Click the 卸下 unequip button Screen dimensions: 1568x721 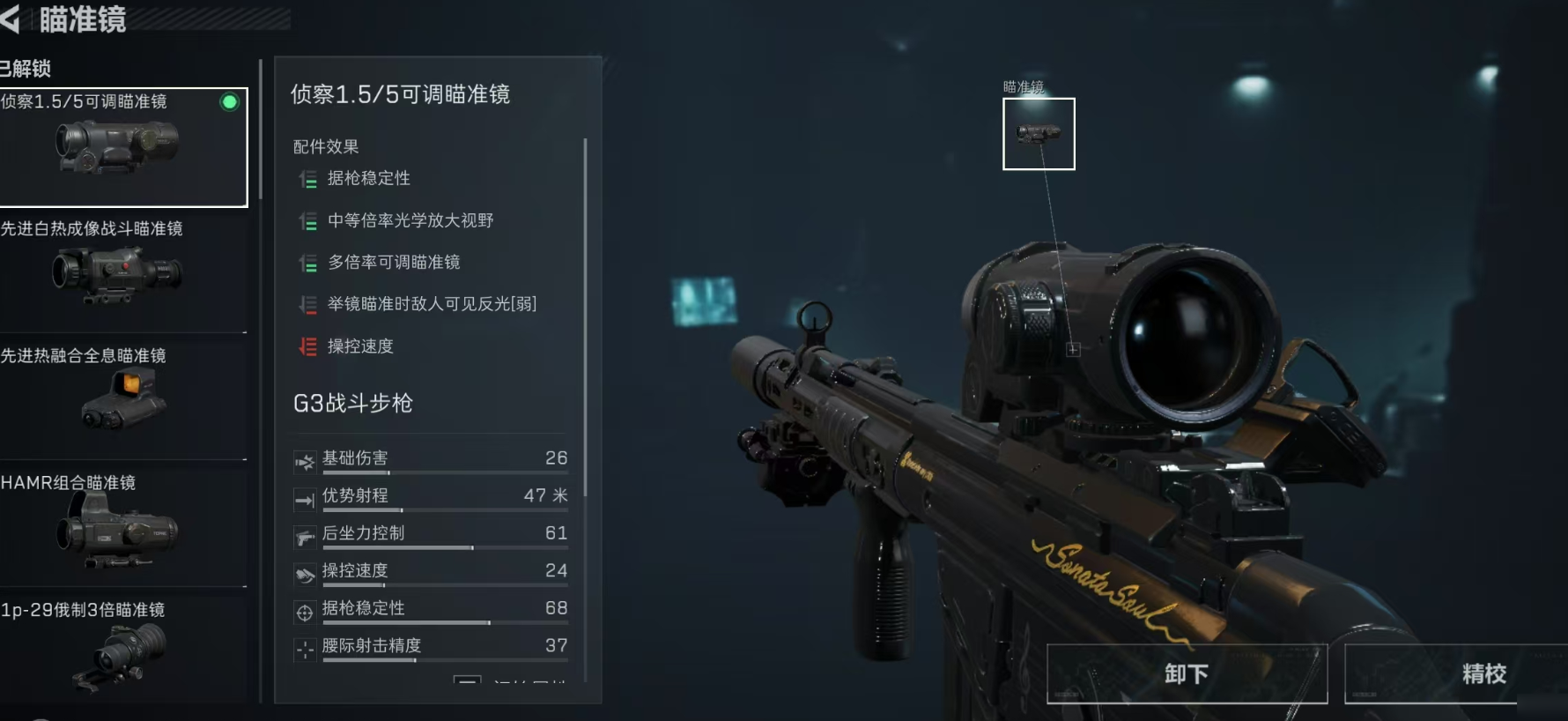click(1186, 674)
